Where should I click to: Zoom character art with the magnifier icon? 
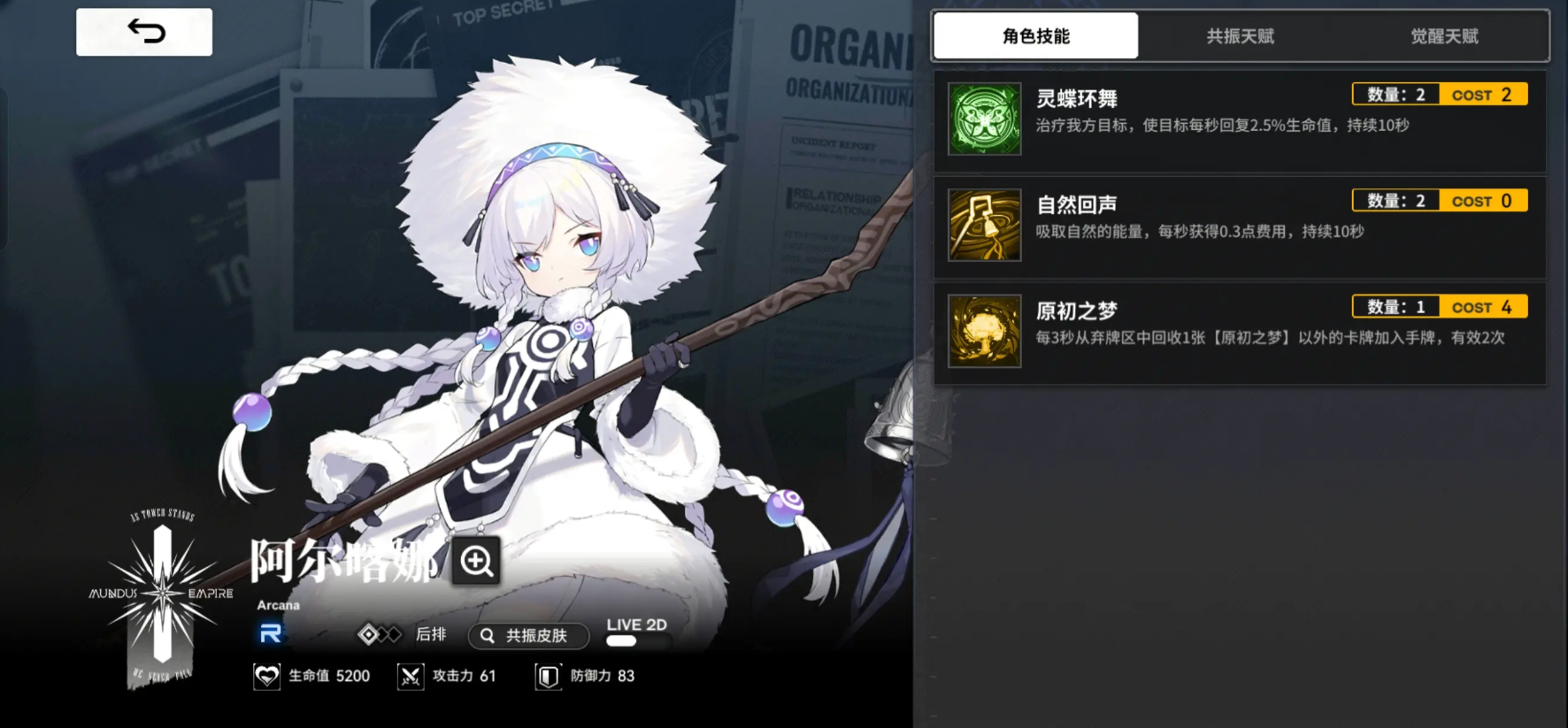tap(476, 561)
